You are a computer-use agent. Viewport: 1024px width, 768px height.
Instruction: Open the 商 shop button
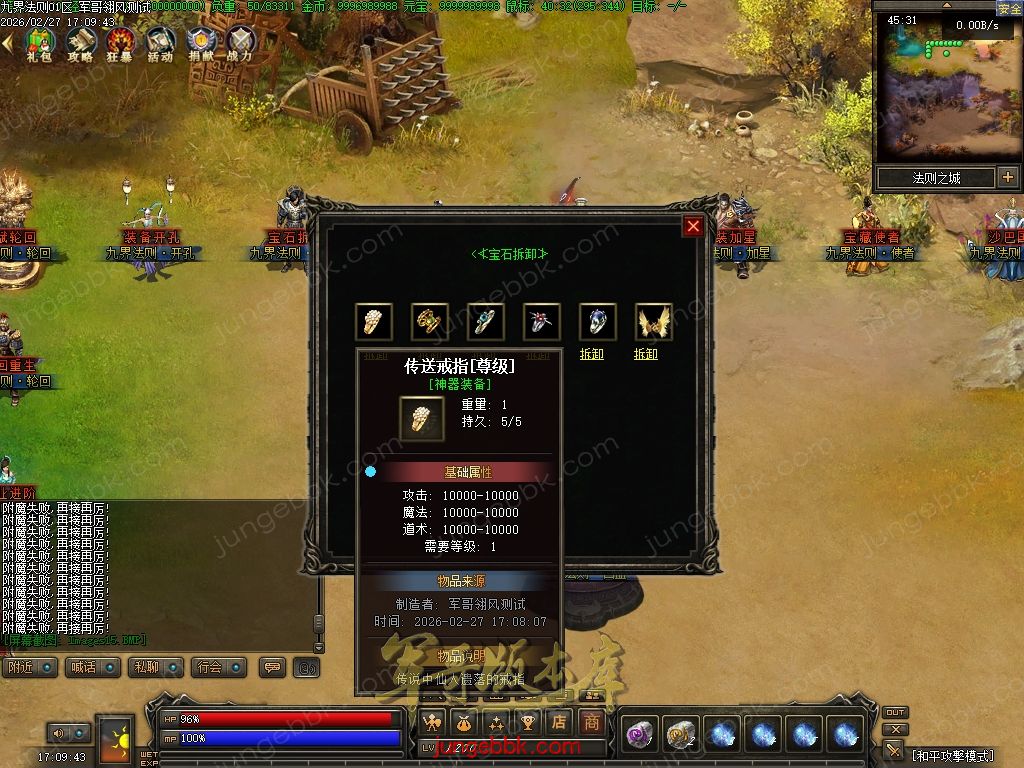pyautogui.click(x=593, y=721)
